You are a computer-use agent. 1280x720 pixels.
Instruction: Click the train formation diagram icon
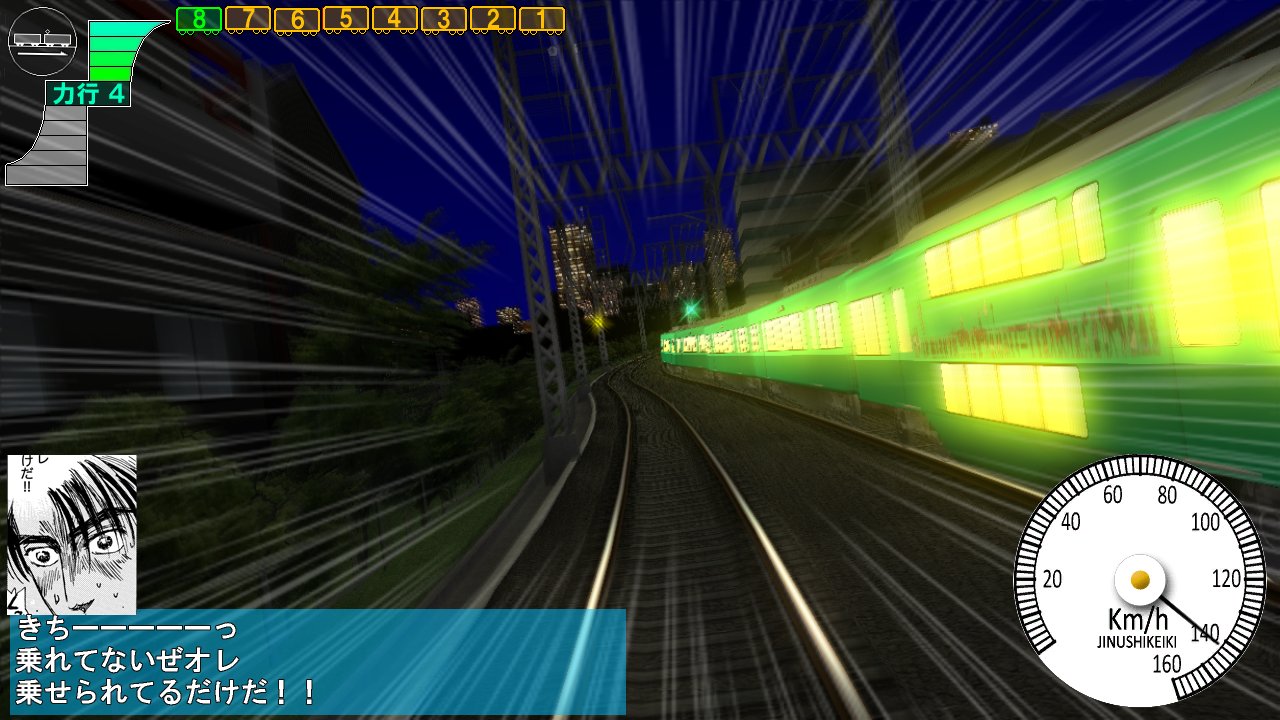(41, 41)
